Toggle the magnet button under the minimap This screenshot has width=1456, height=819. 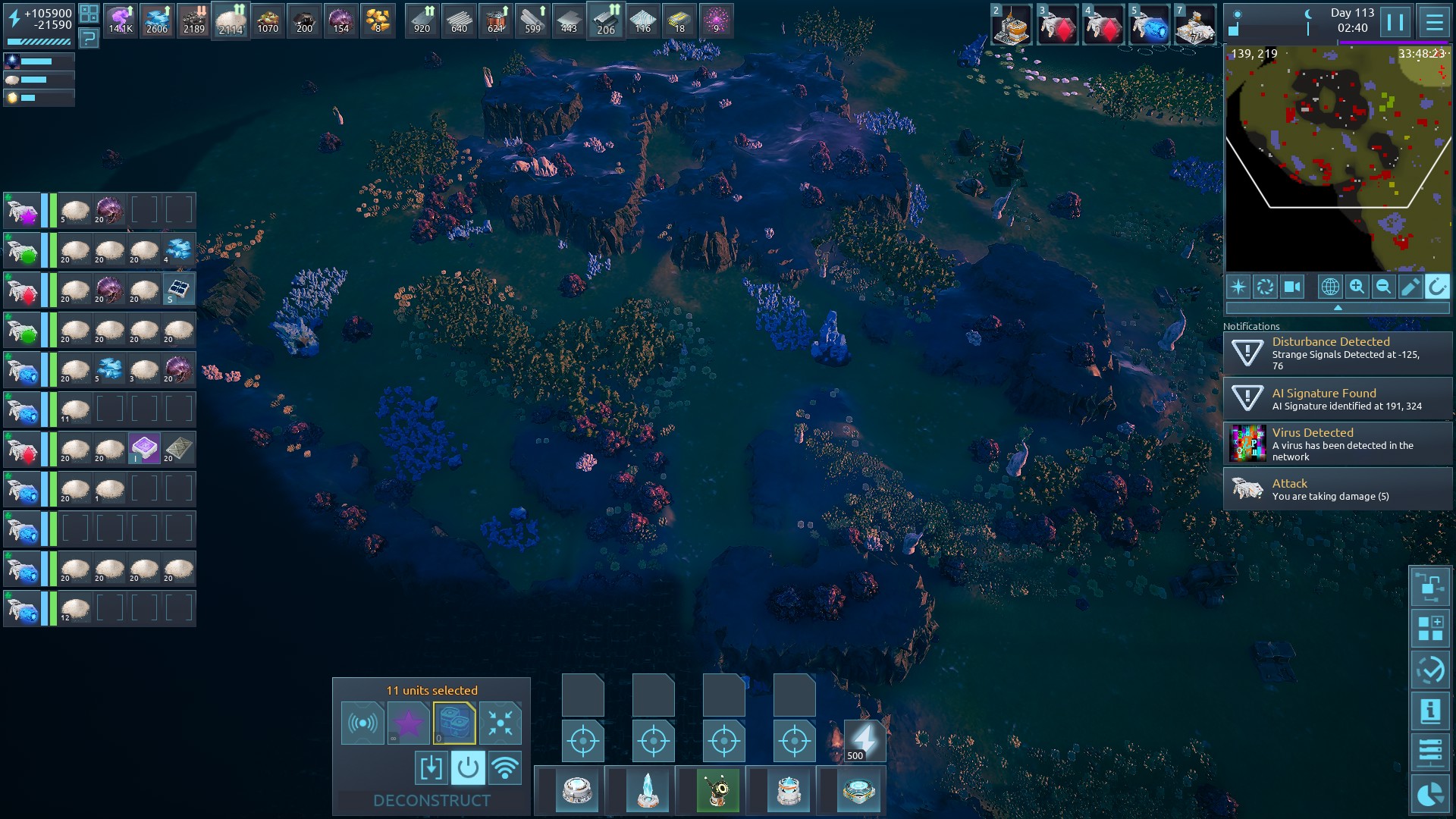(x=1437, y=287)
